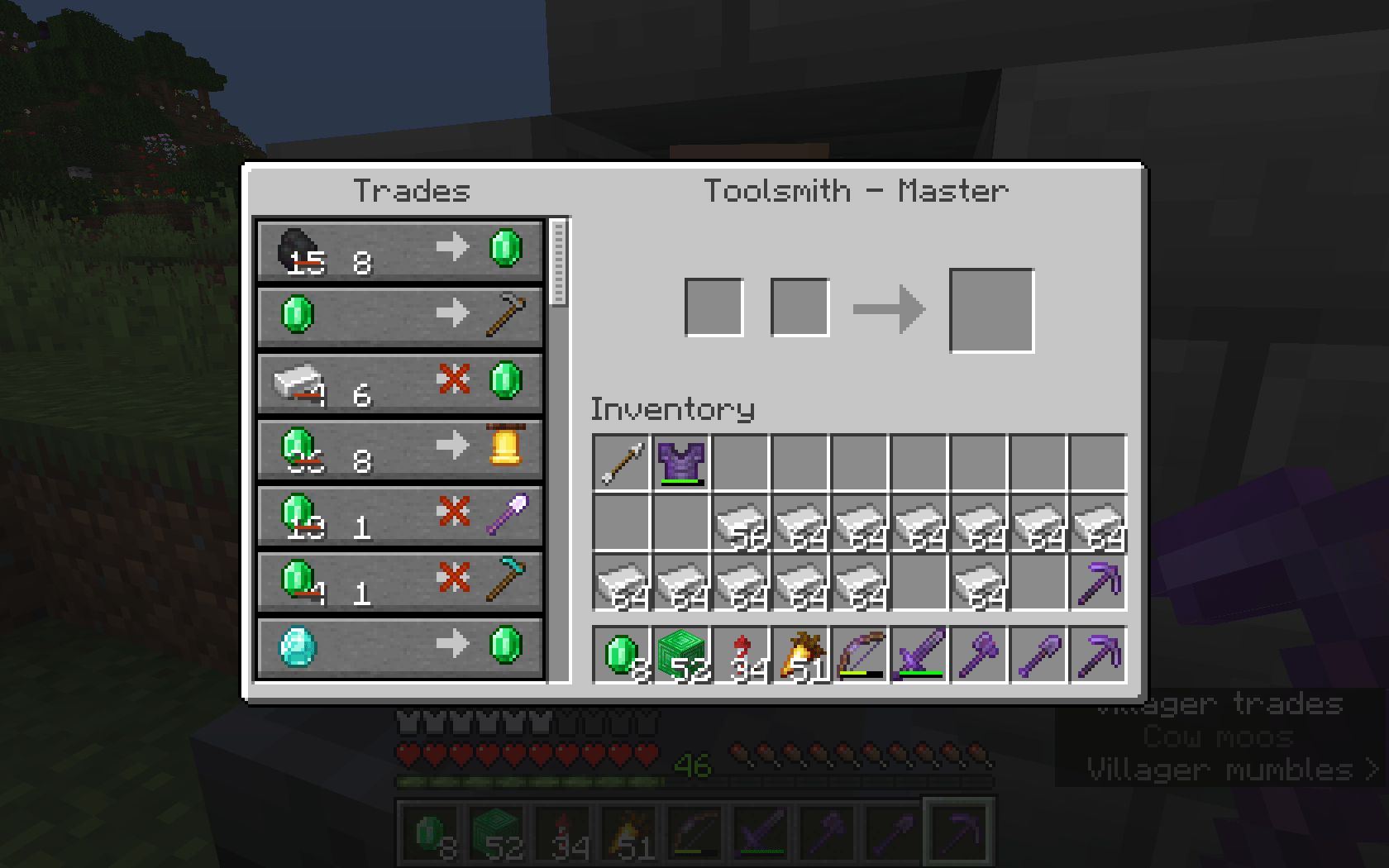Select the diamond for emerald trade
1389x868 pixels.
click(400, 646)
